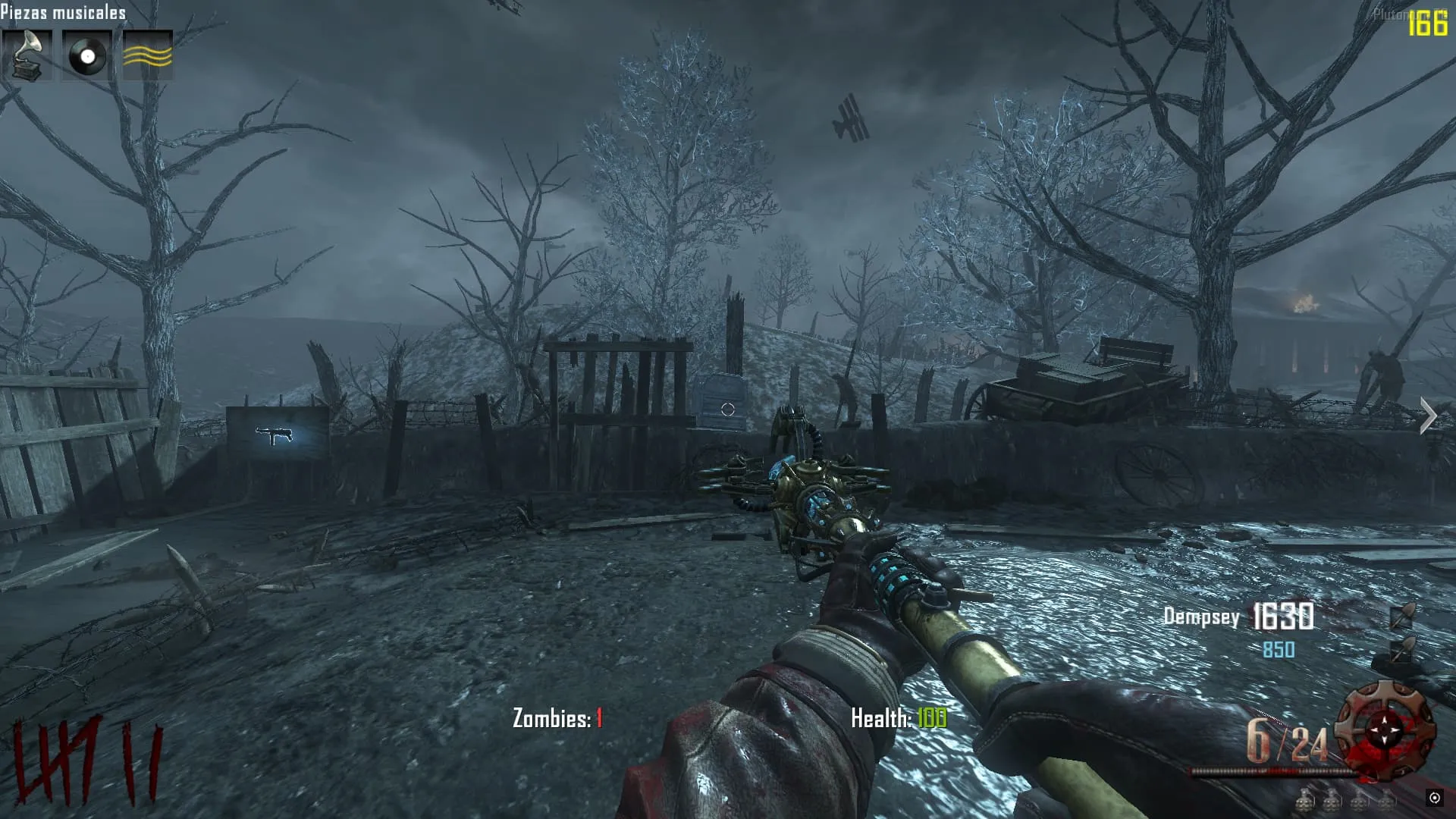Activate the circular capture icon in corner

pyautogui.click(x=1434, y=798)
